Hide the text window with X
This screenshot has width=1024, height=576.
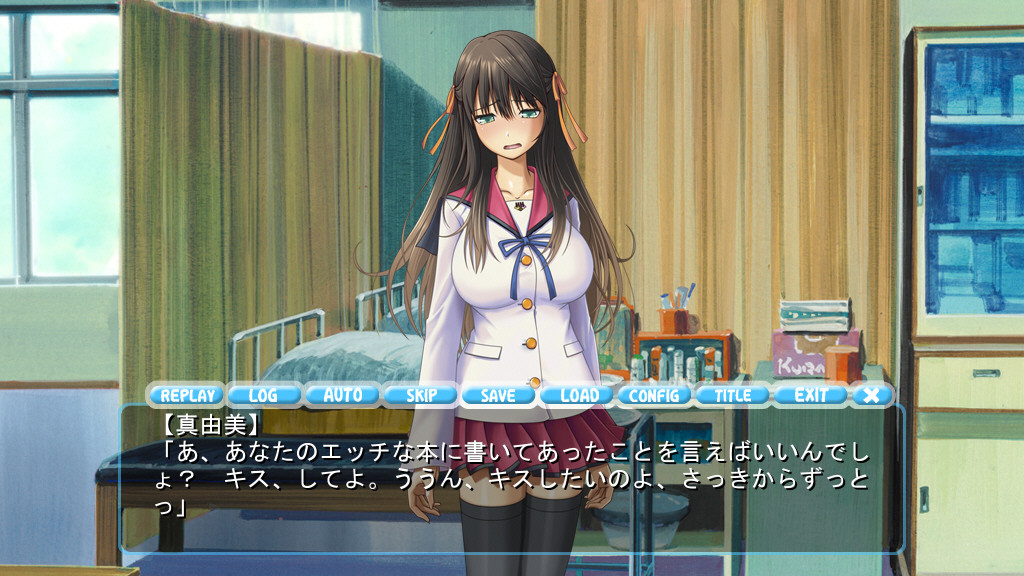872,395
